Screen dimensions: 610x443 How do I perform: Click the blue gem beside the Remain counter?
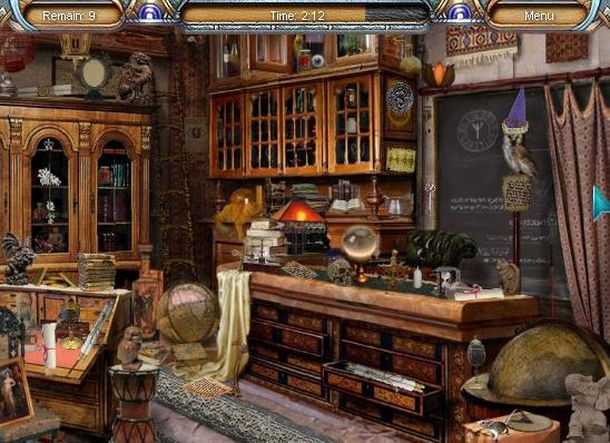(x=148, y=12)
